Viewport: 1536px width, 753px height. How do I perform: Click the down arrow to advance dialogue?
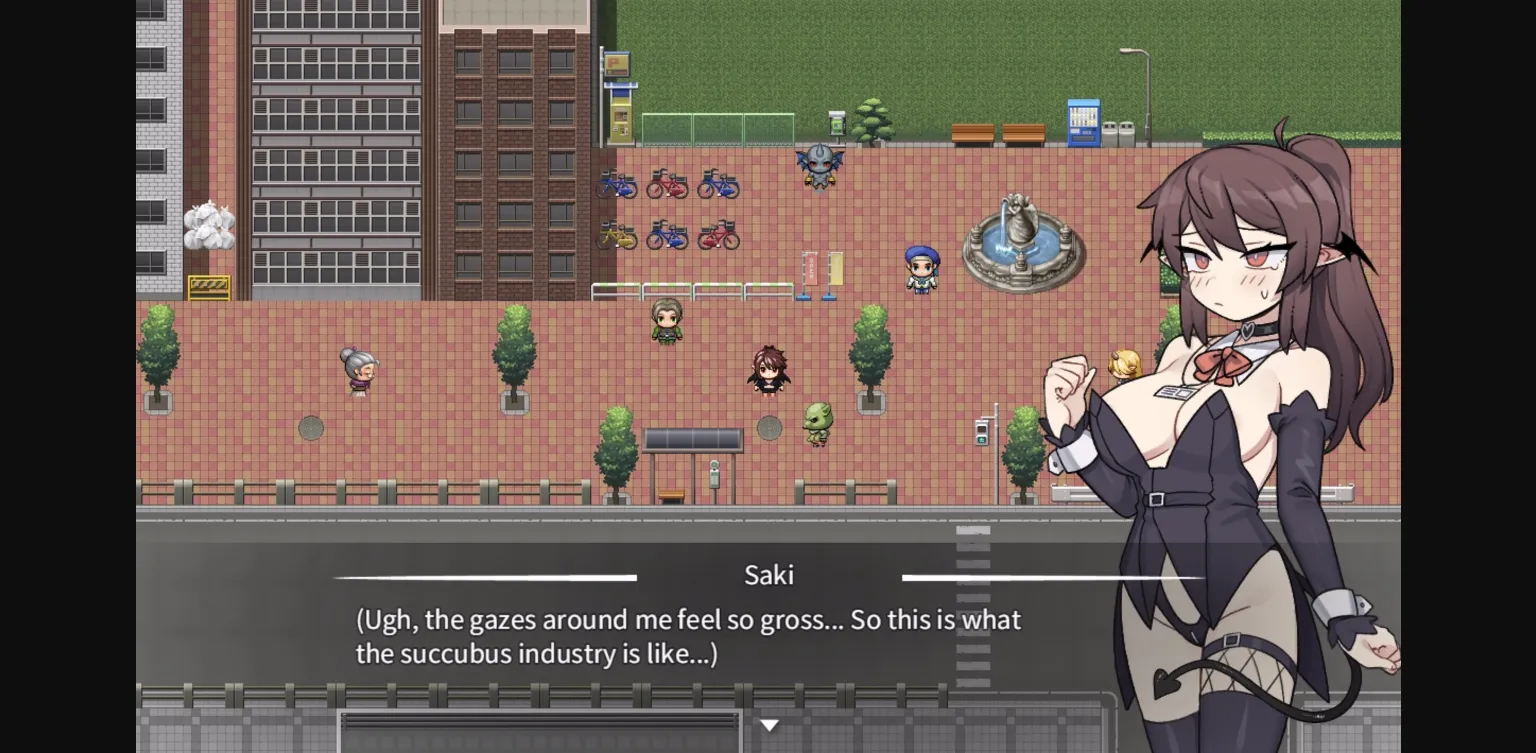[768, 723]
